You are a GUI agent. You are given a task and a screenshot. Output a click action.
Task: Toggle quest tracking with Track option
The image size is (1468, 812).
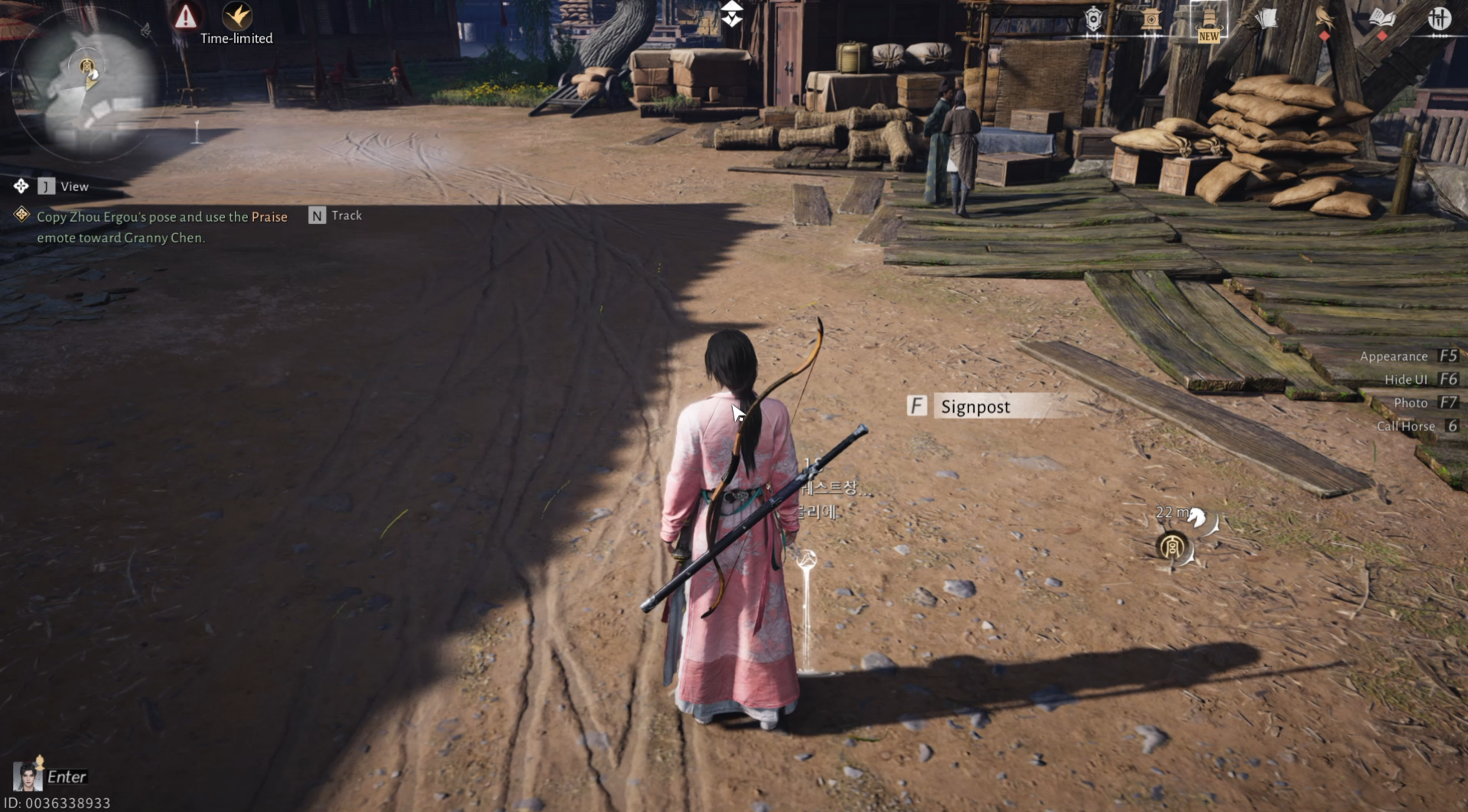pos(335,216)
